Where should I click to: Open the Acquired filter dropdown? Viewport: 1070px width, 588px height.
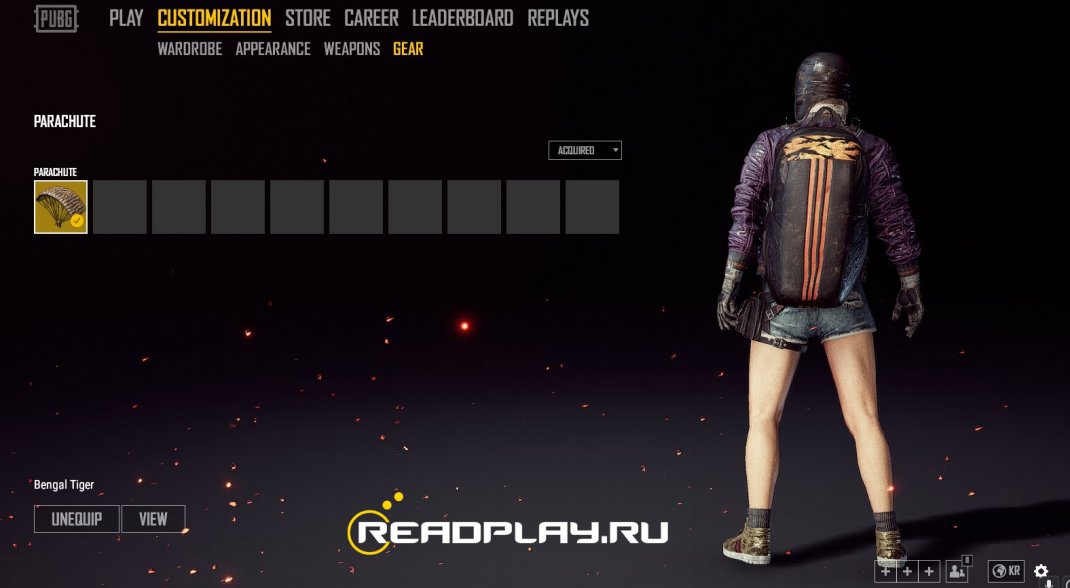coord(585,150)
